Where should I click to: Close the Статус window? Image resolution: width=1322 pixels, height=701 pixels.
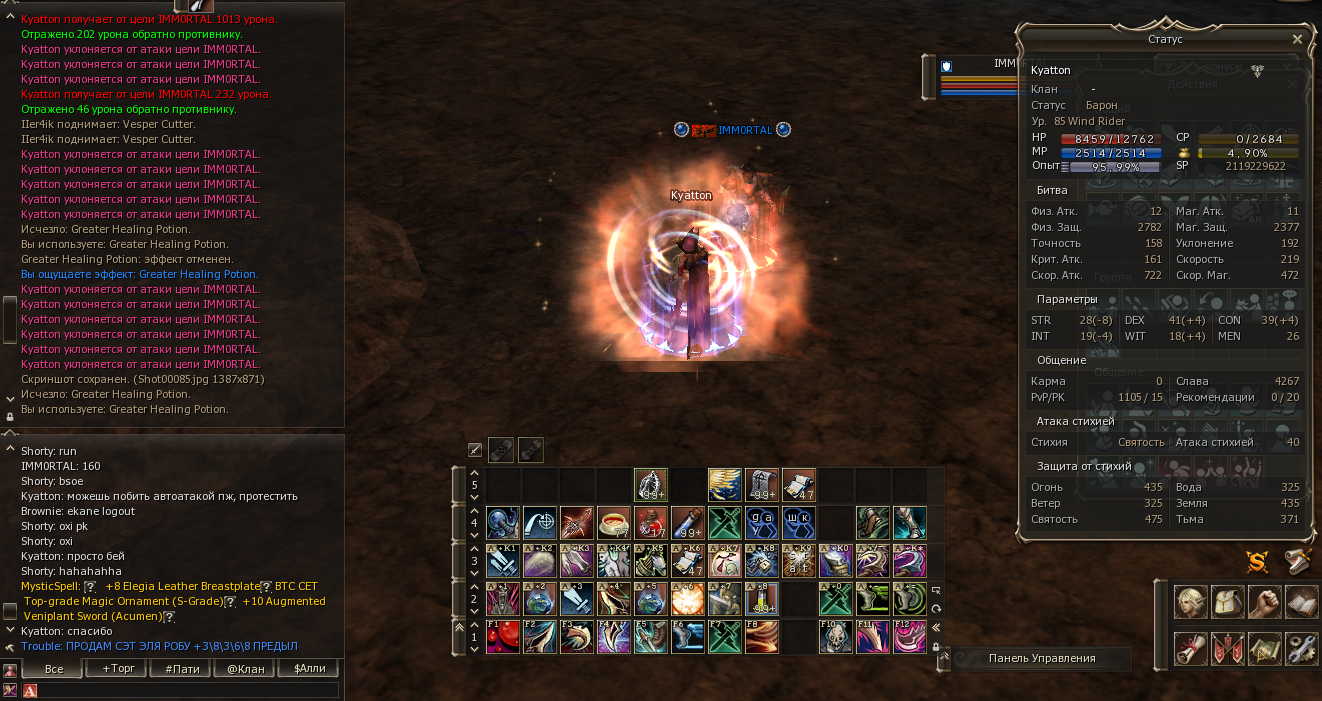pyautogui.click(x=1297, y=39)
